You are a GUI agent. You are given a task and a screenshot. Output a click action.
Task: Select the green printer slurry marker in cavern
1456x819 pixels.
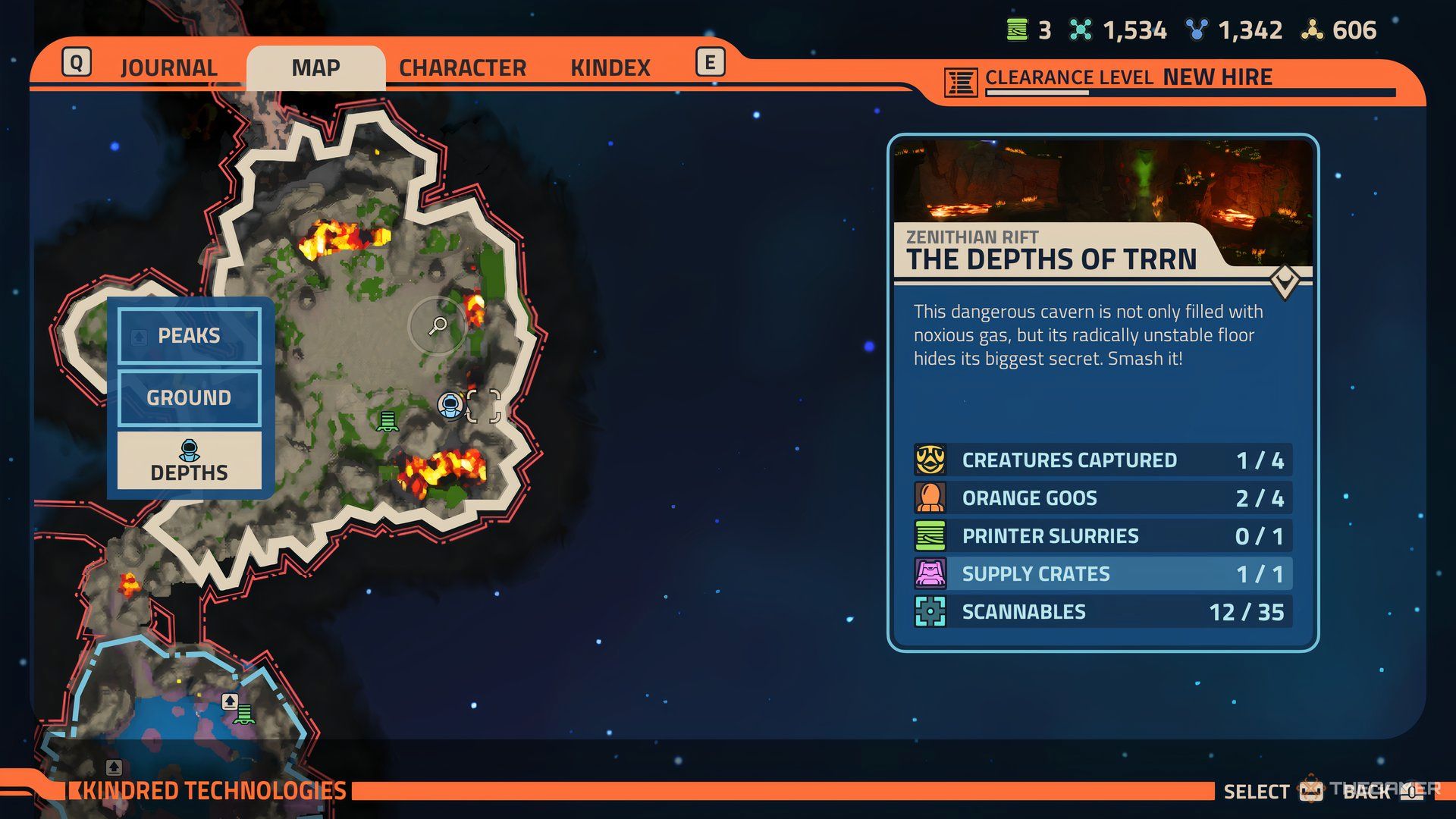tap(388, 421)
